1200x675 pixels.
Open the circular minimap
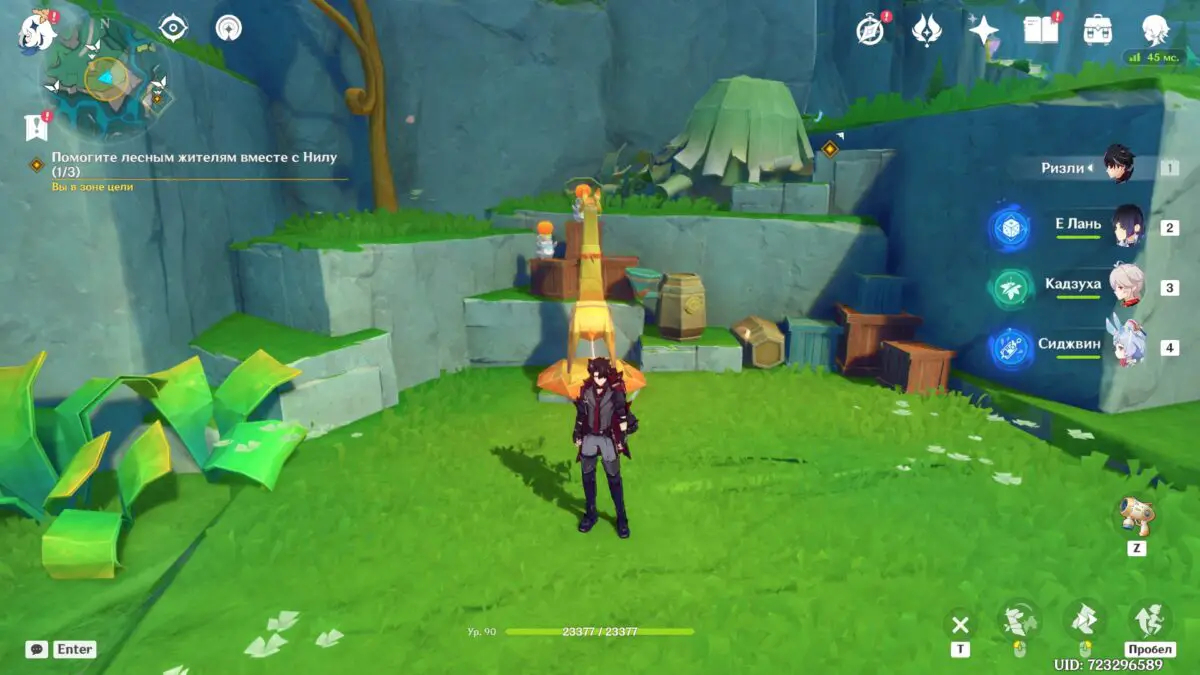click(104, 76)
